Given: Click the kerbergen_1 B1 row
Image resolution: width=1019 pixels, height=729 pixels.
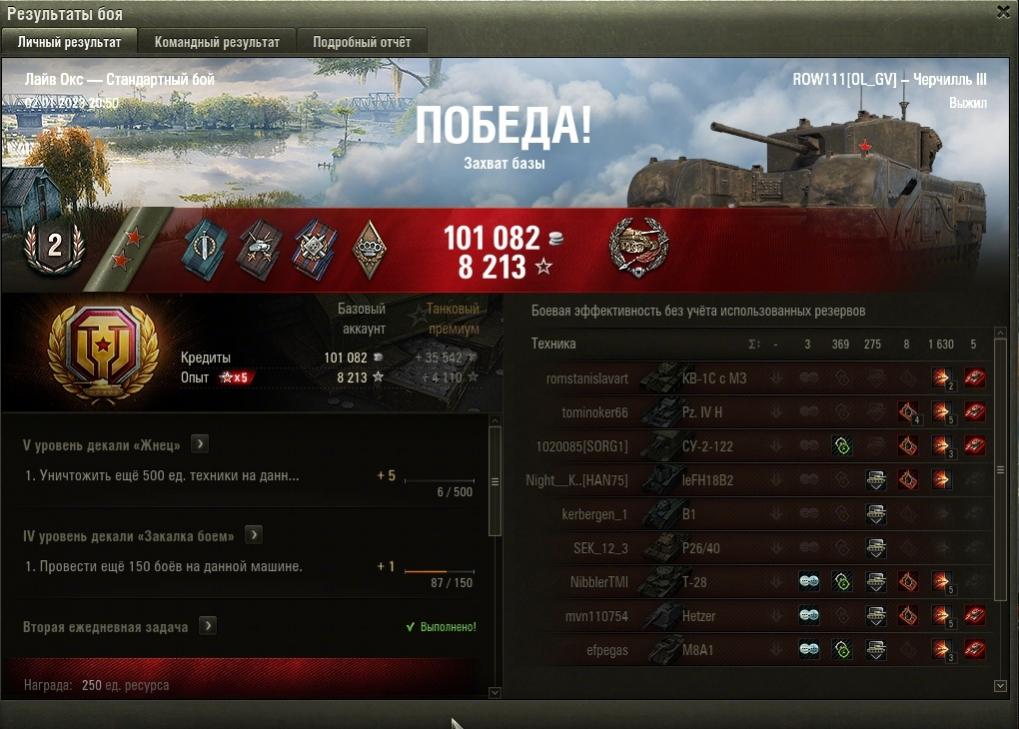Looking at the screenshot, I should [760, 514].
